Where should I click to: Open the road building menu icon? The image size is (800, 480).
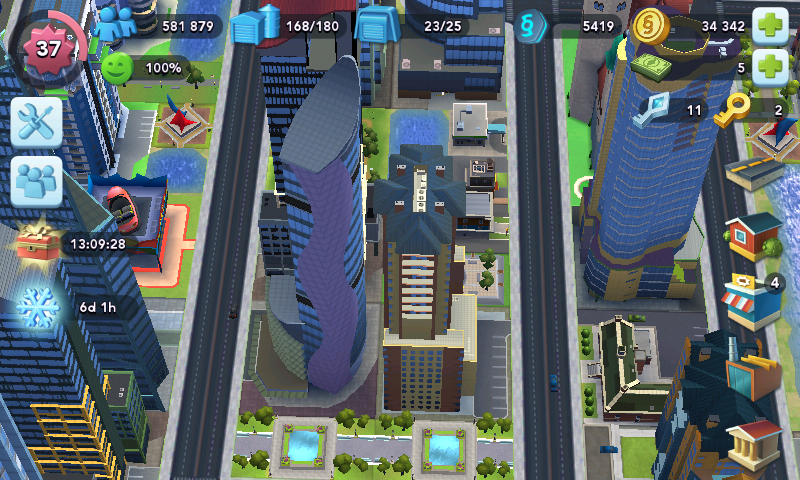pyautogui.click(x=754, y=172)
